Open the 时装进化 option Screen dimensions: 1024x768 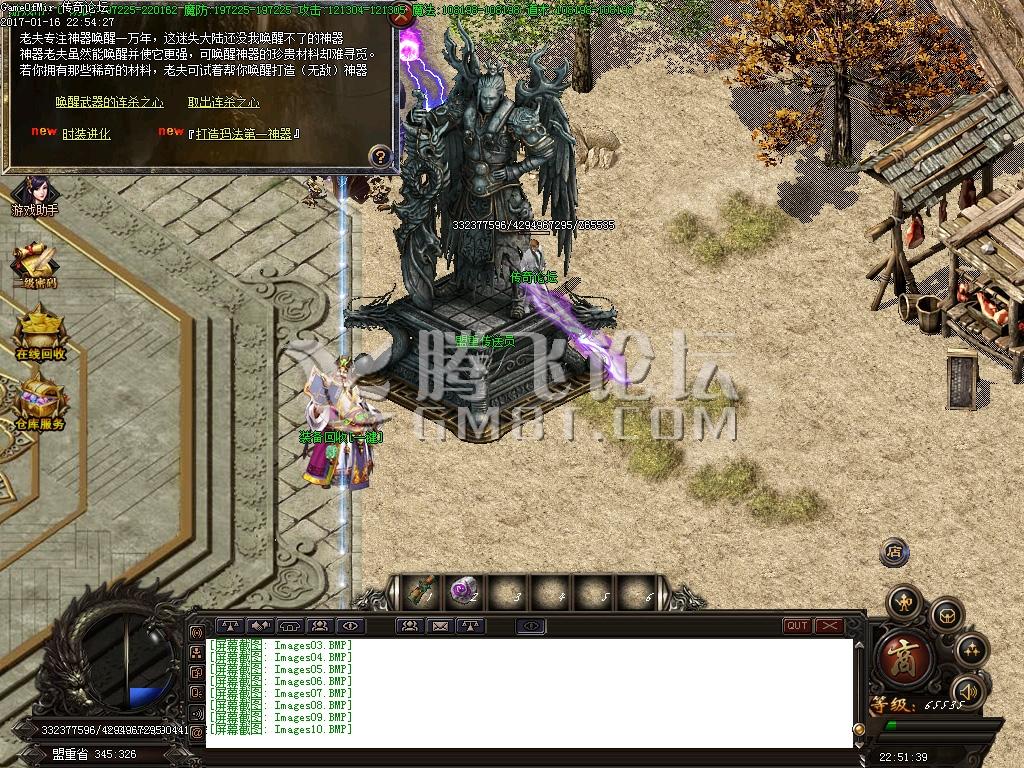[86, 134]
